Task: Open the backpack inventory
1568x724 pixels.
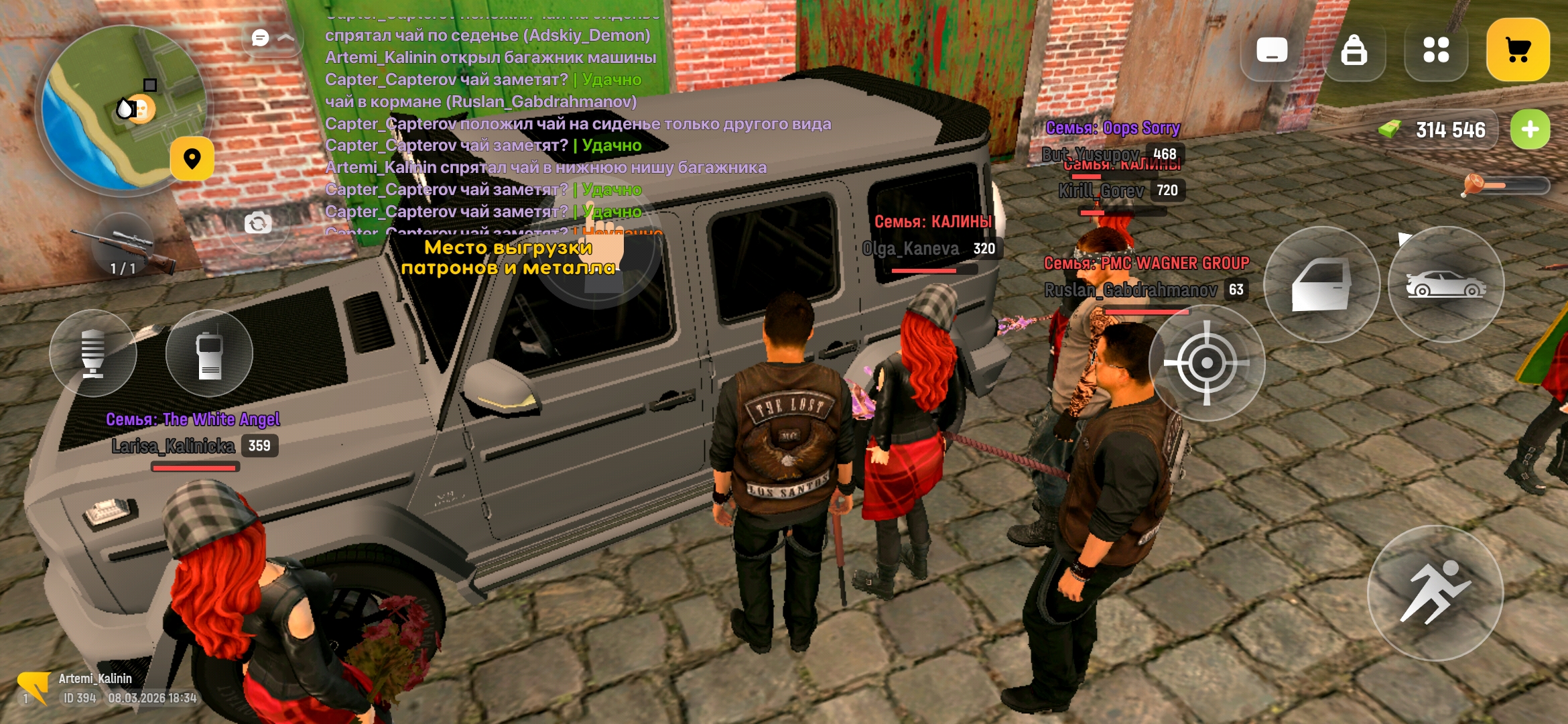Action: pos(1354,50)
